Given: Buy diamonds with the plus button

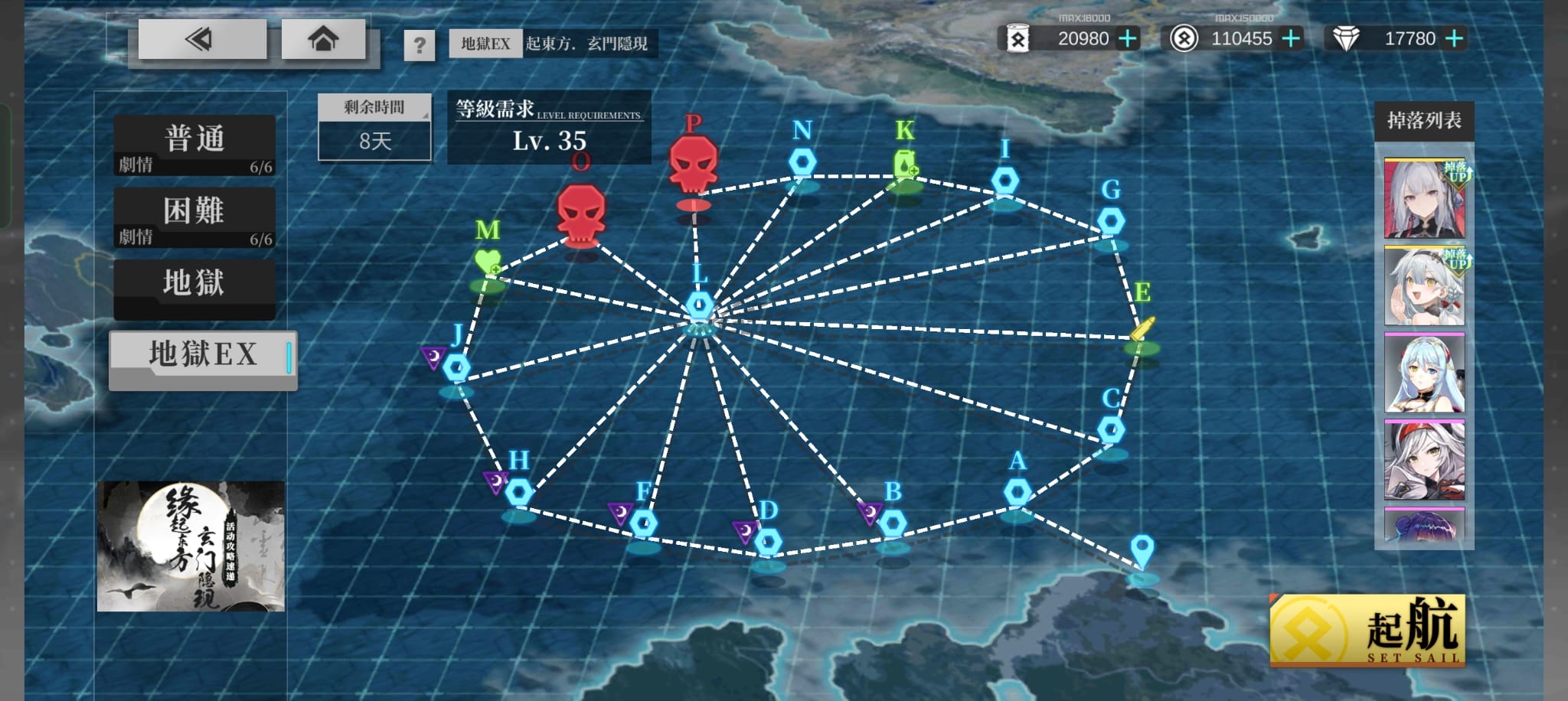Looking at the screenshot, I should tap(1453, 38).
